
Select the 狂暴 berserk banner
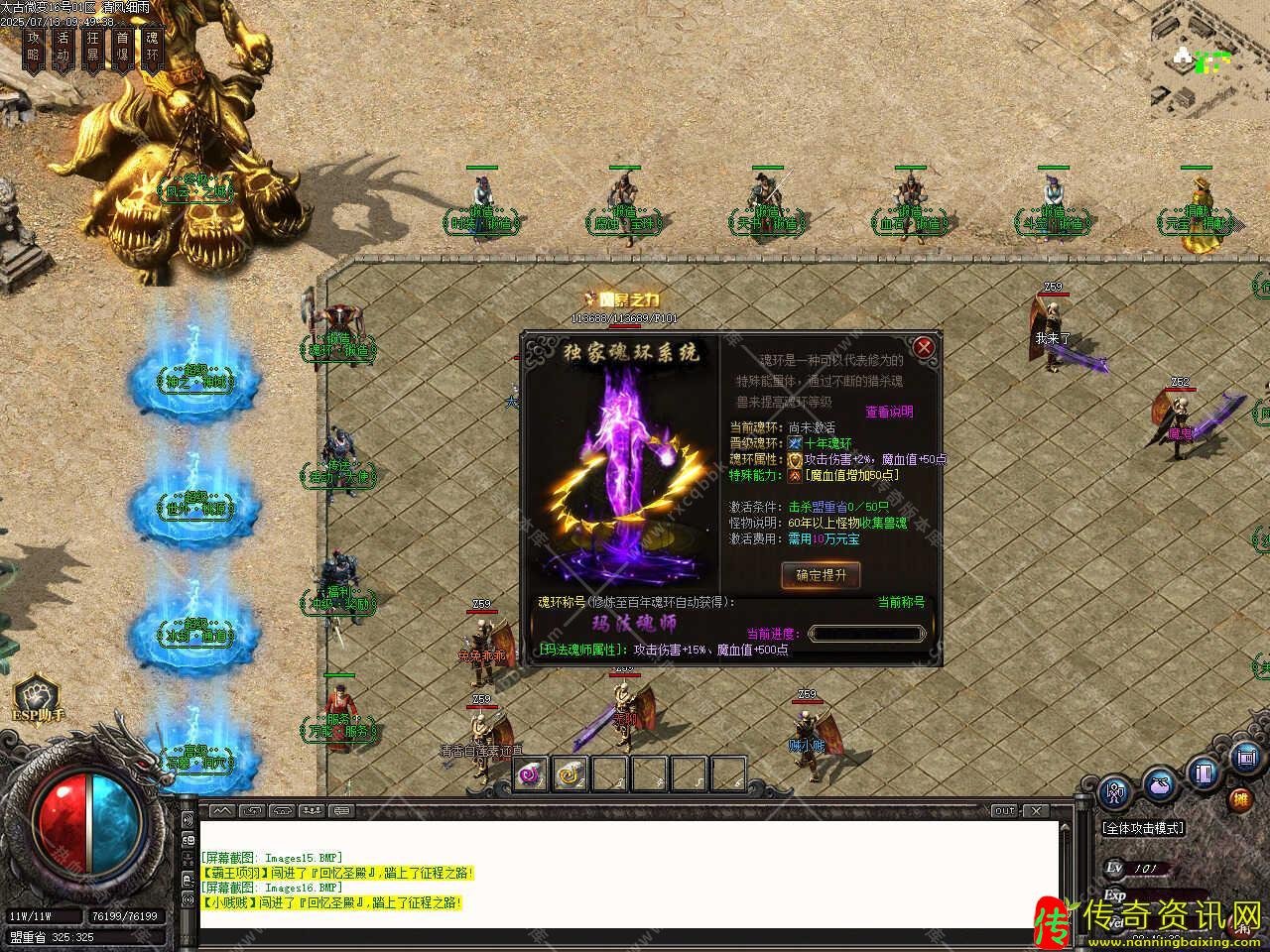[x=93, y=46]
